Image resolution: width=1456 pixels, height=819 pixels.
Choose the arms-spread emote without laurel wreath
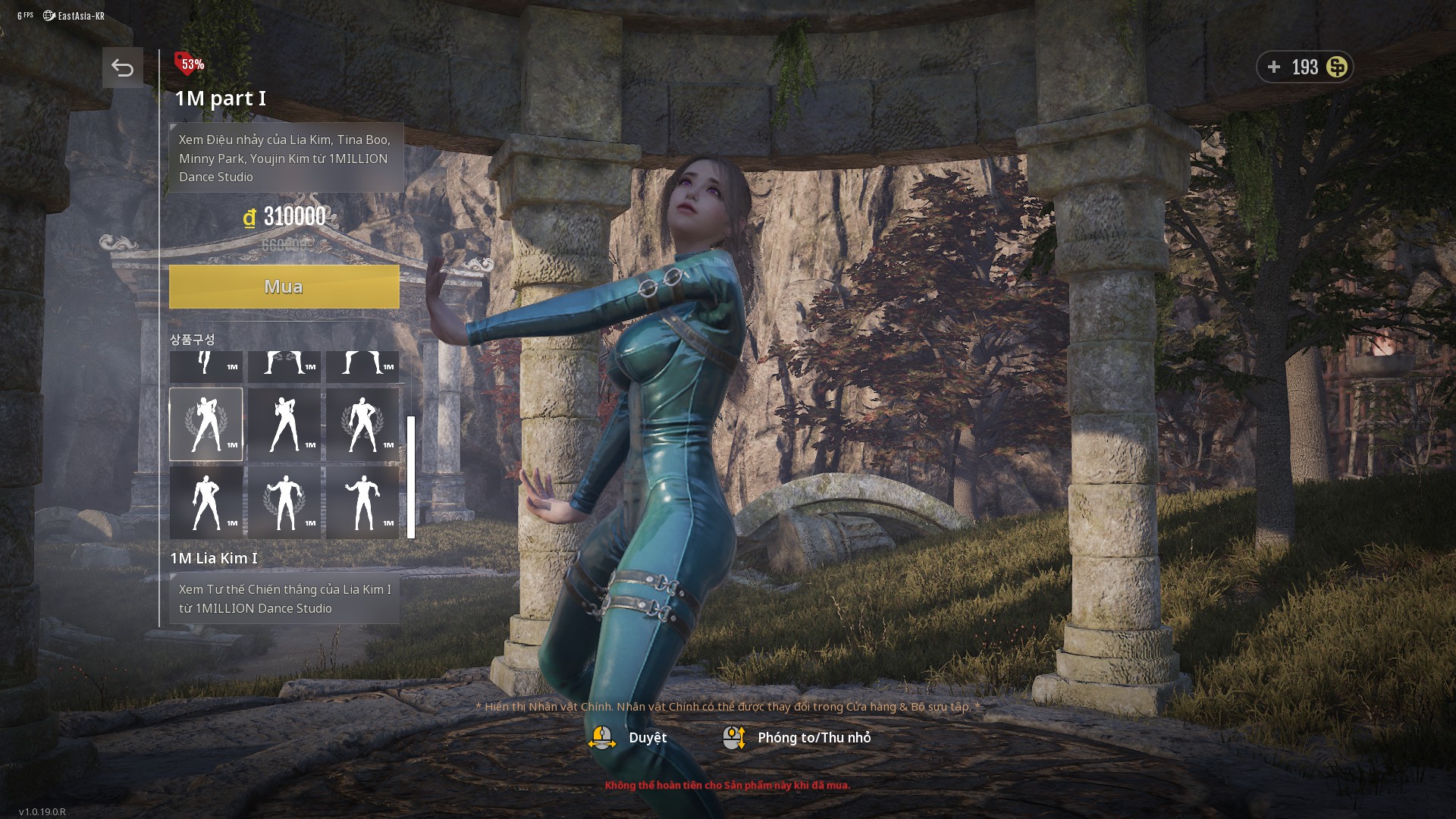pos(362,503)
